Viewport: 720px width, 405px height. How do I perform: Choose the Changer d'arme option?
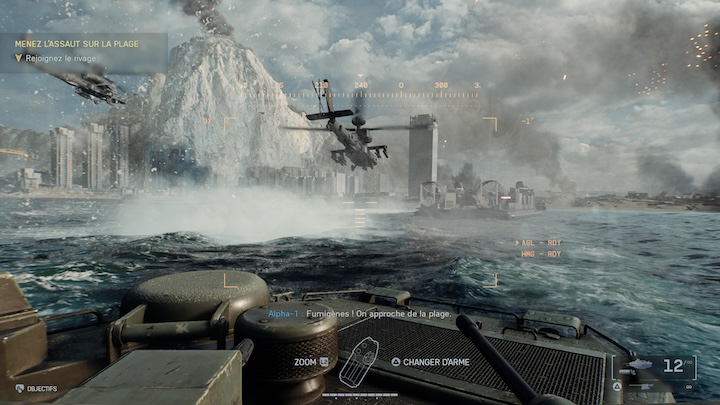tap(435, 361)
